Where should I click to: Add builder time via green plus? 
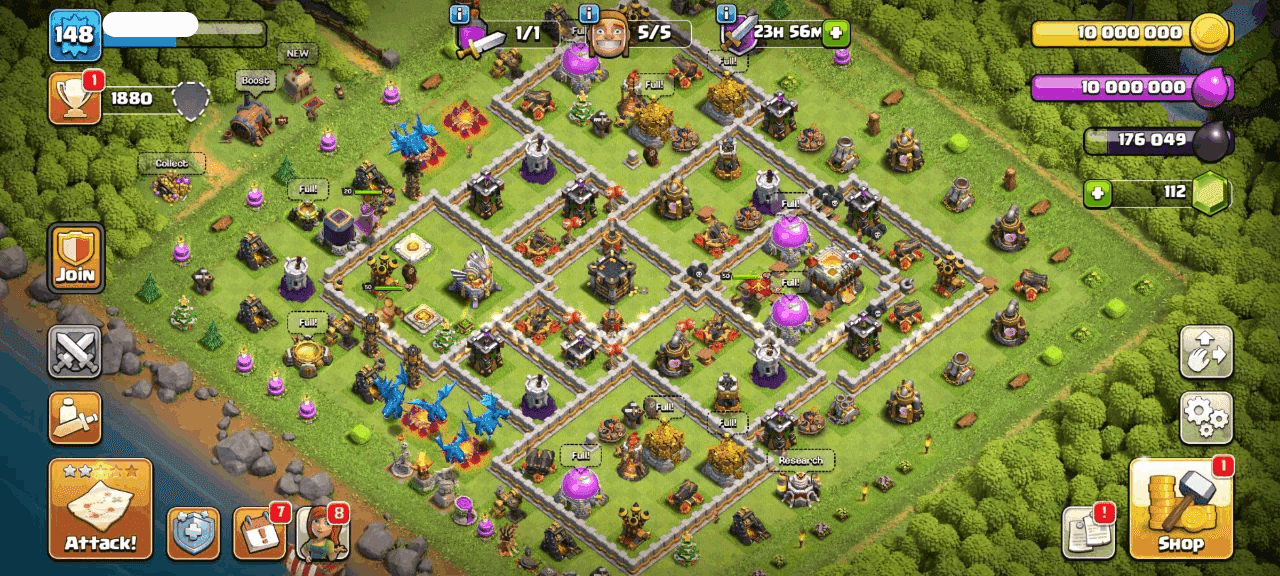pos(834,33)
